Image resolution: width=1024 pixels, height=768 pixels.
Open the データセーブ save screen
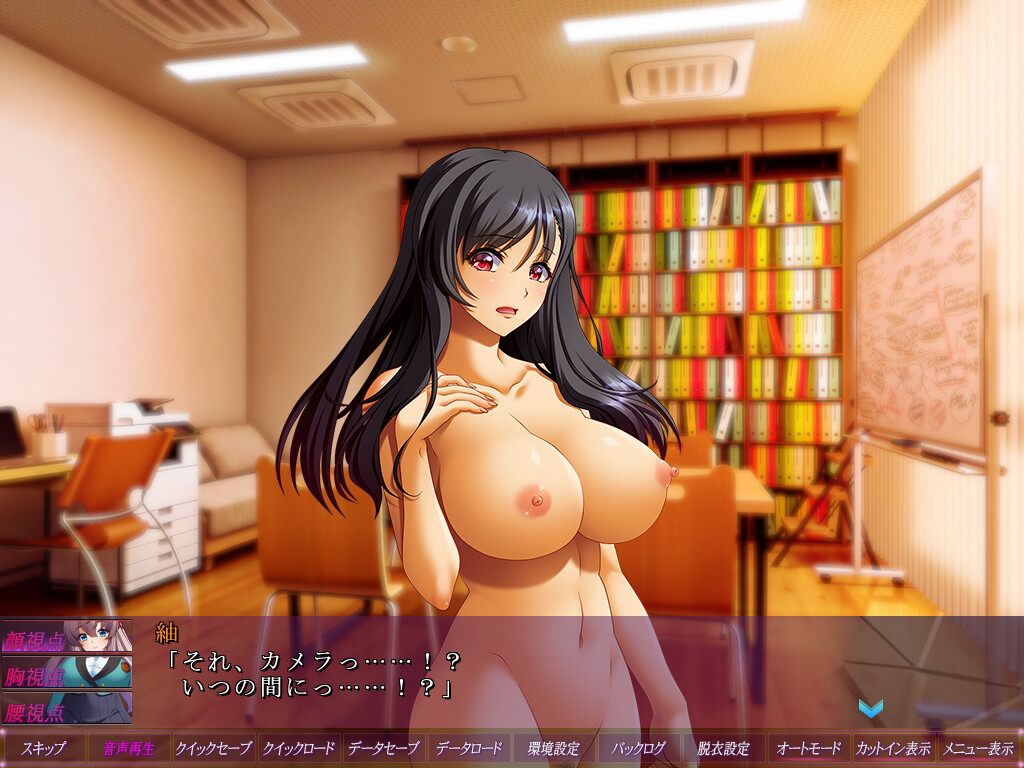[x=383, y=748]
